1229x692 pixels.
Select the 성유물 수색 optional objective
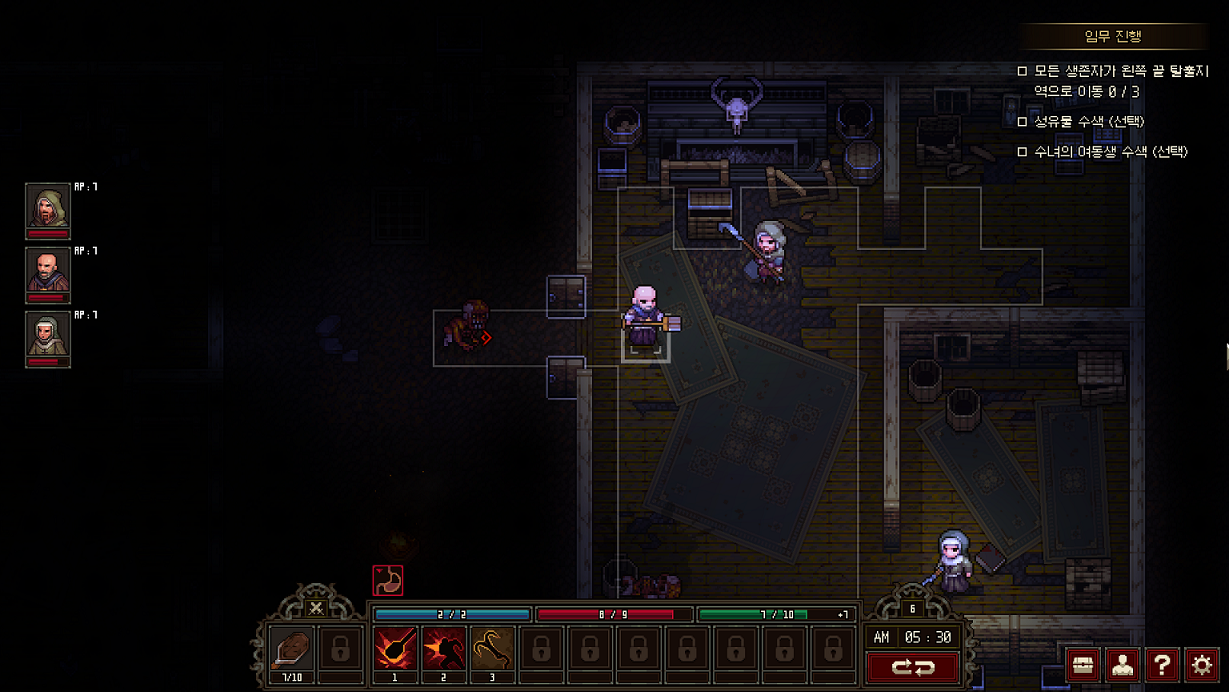[1089, 122]
